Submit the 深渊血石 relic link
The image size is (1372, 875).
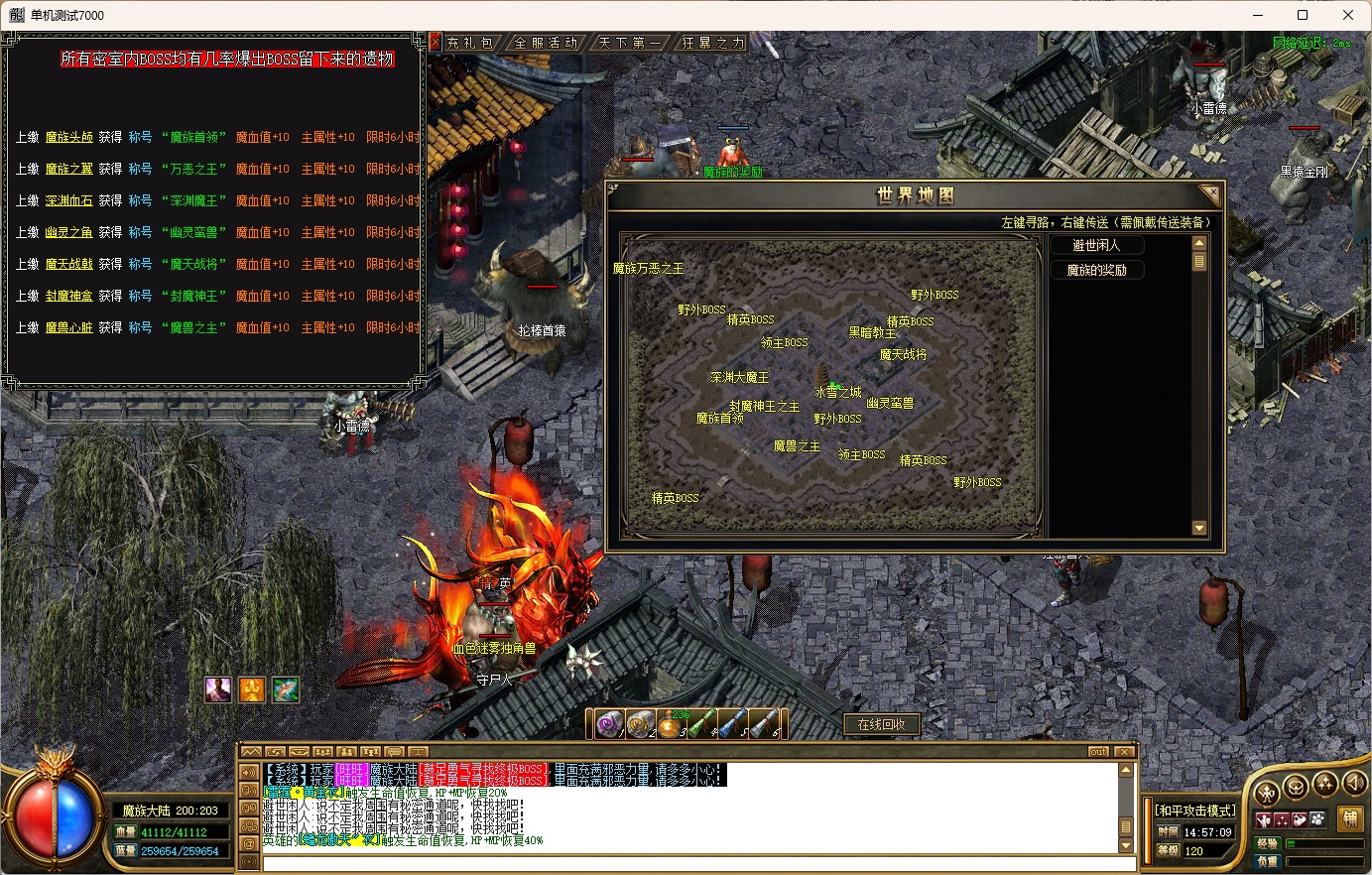click(69, 200)
